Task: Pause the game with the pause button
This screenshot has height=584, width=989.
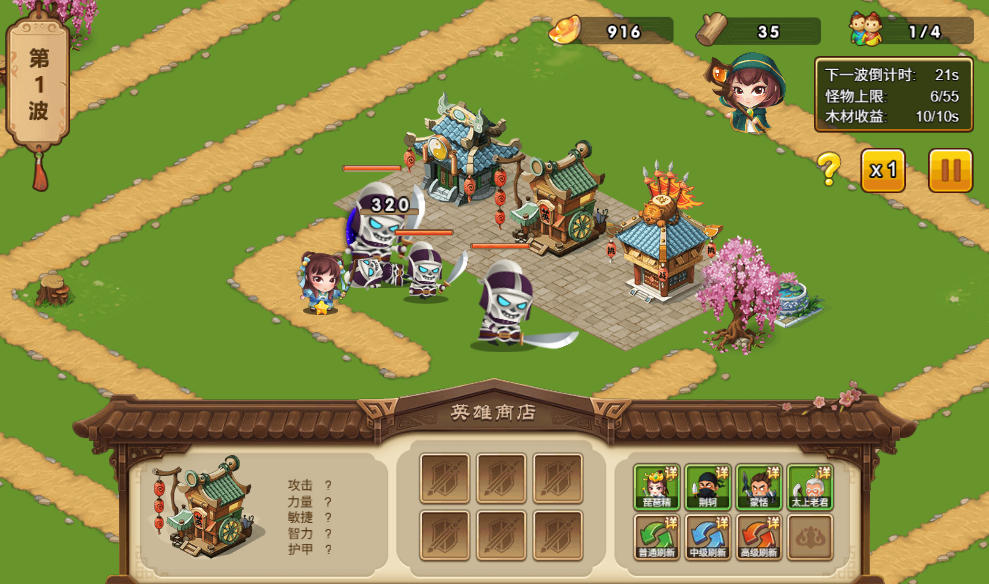Action: point(950,170)
